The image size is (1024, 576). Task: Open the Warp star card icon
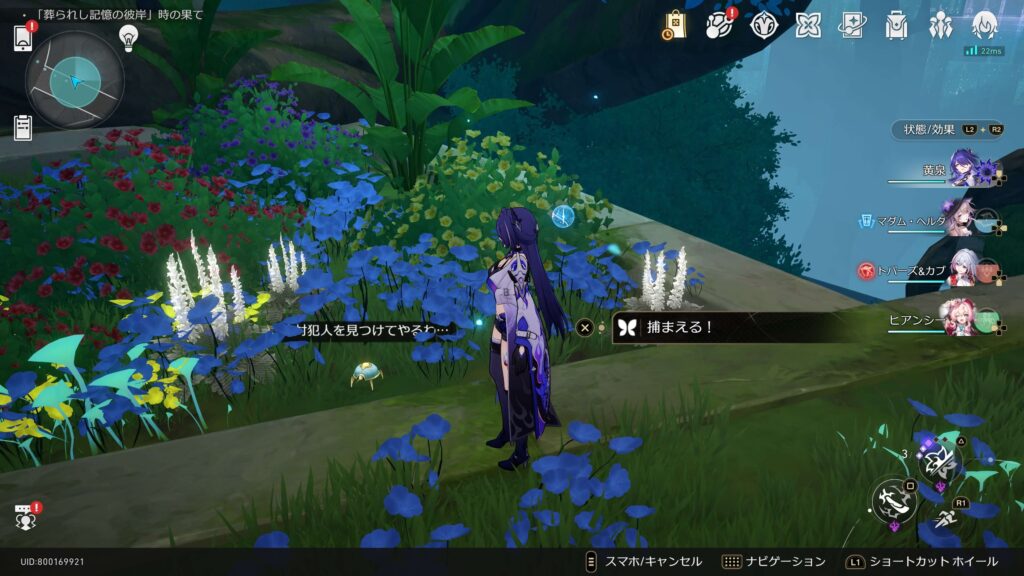click(x=852, y=25)
